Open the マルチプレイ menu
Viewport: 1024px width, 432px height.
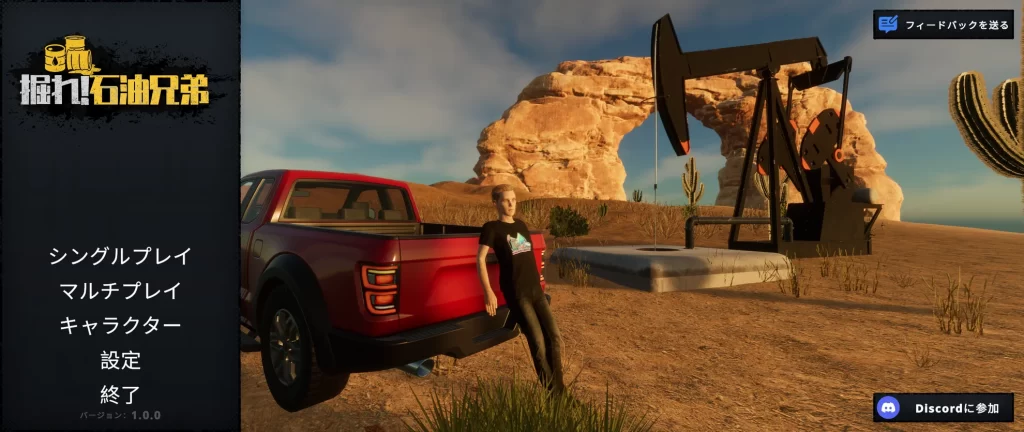[x=120, y=291]
